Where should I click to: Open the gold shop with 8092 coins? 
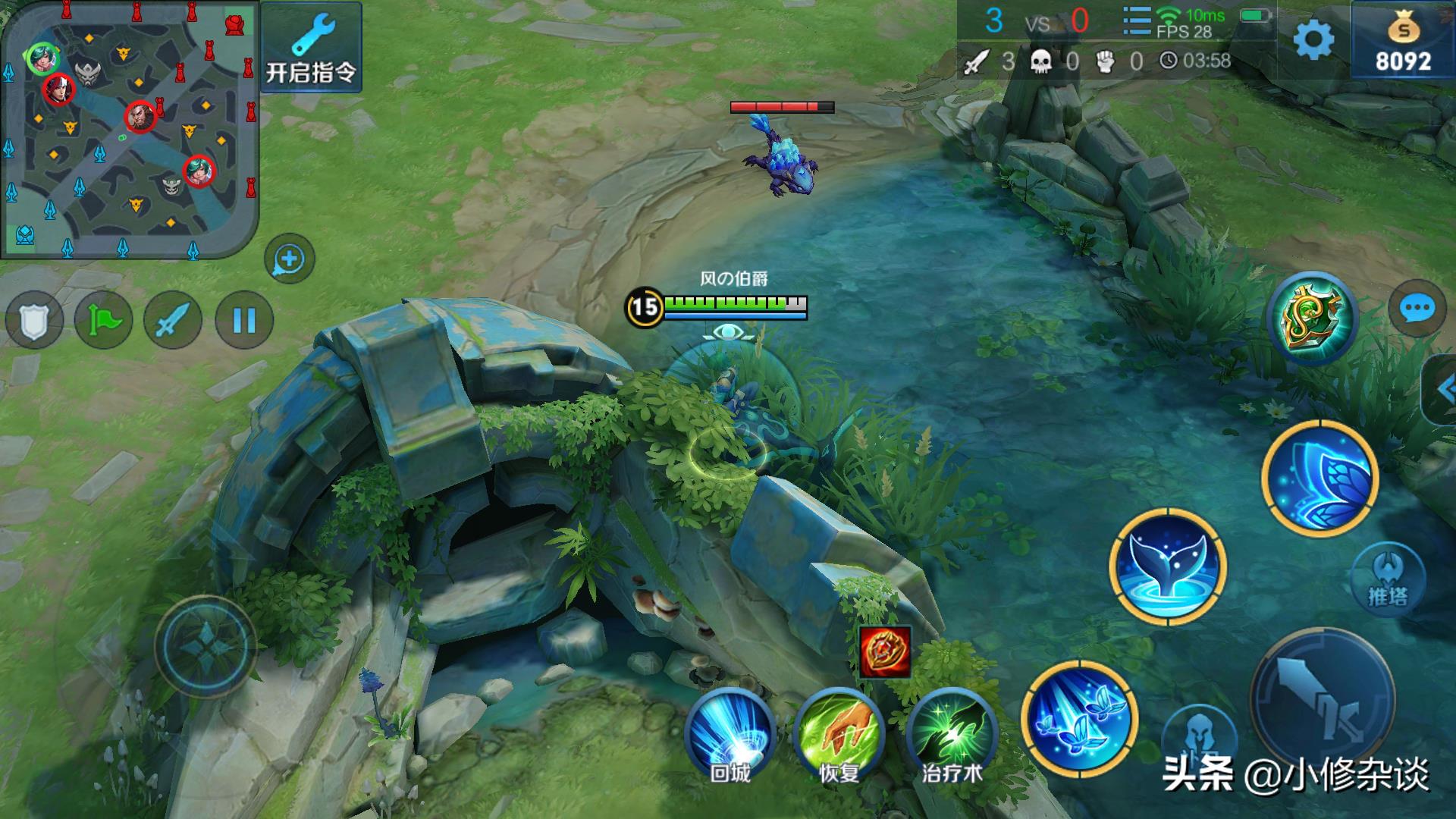point(1403,42)
